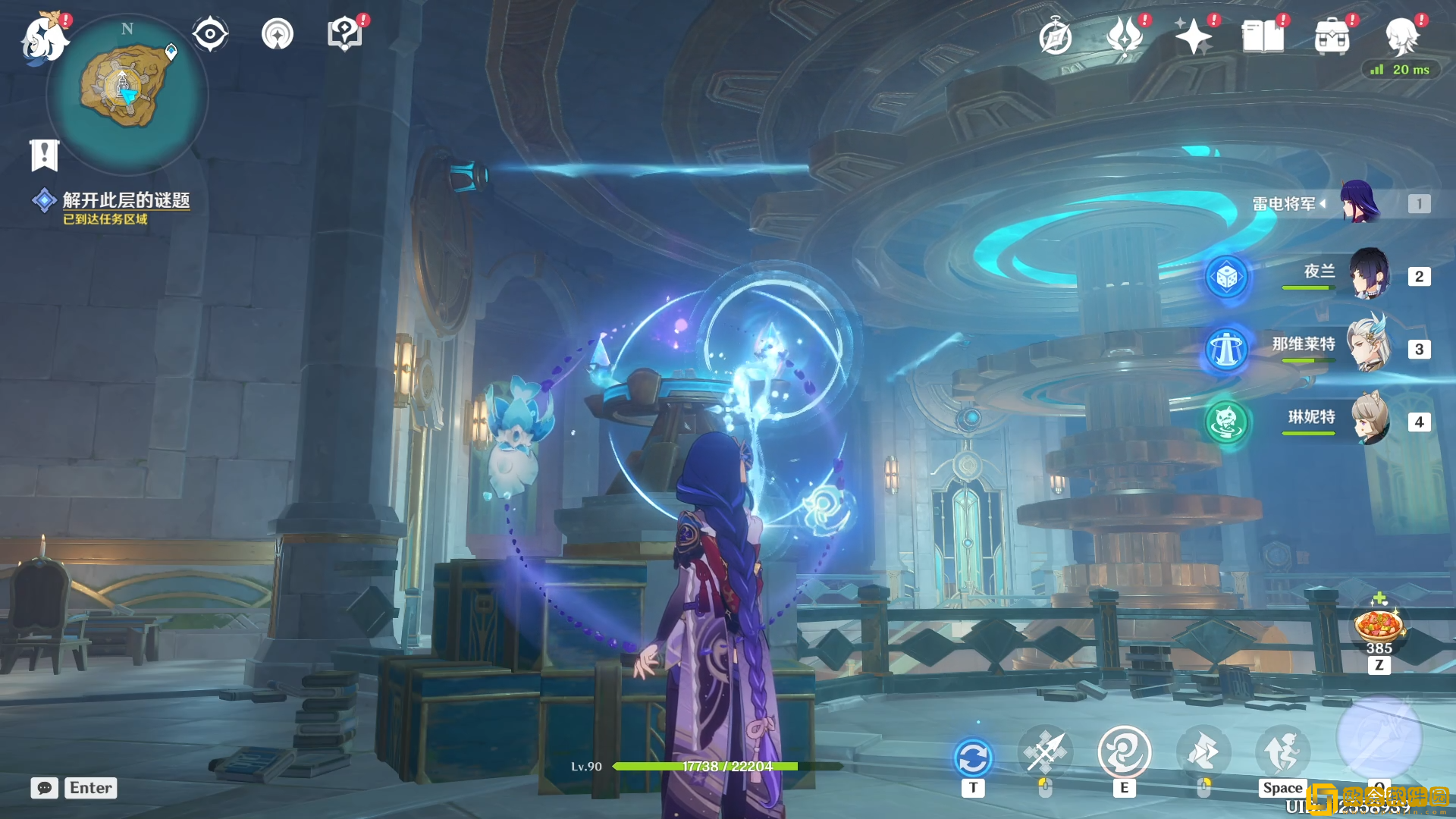Open the character profile head icon
The height and width of the screenshot is (819, 1456).
tap(1401, 36)
